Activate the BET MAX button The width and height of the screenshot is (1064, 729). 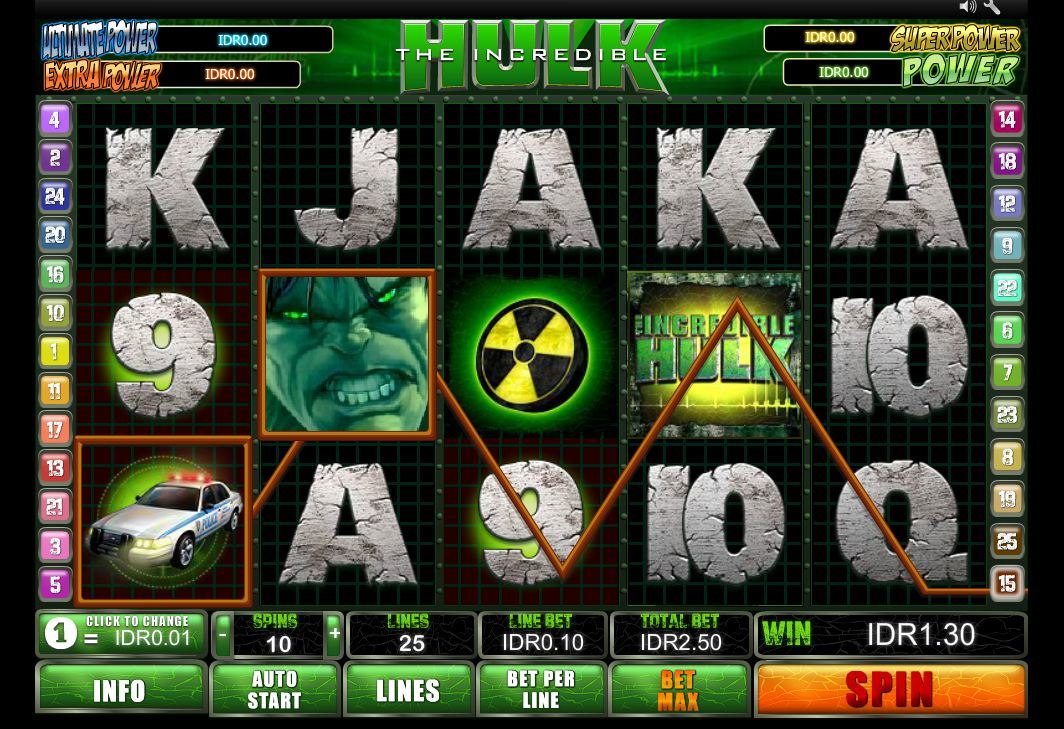[x=678, y=689]
